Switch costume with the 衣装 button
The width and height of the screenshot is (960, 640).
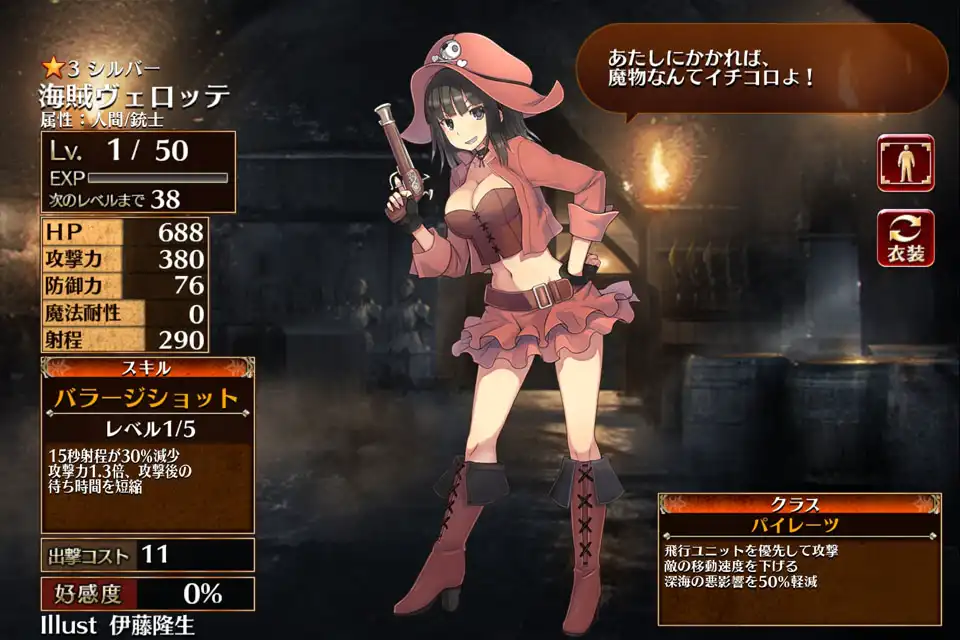(x=905, y=238)
